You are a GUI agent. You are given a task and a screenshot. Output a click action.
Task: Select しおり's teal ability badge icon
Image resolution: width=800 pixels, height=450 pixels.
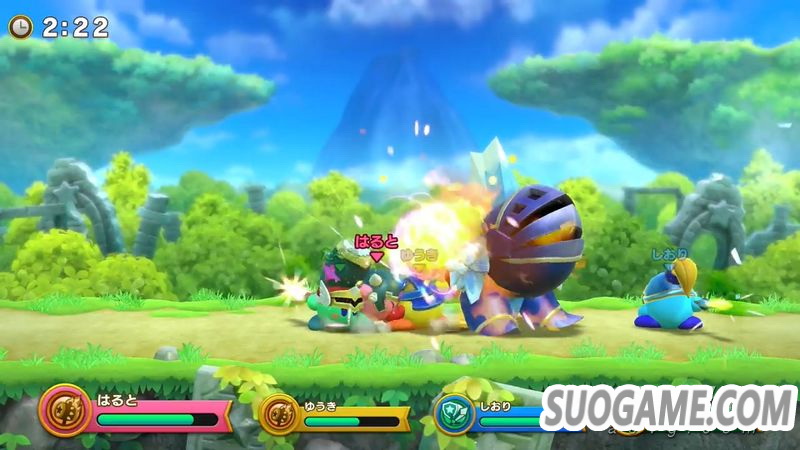pyautogui.click(x=455, y=413)
